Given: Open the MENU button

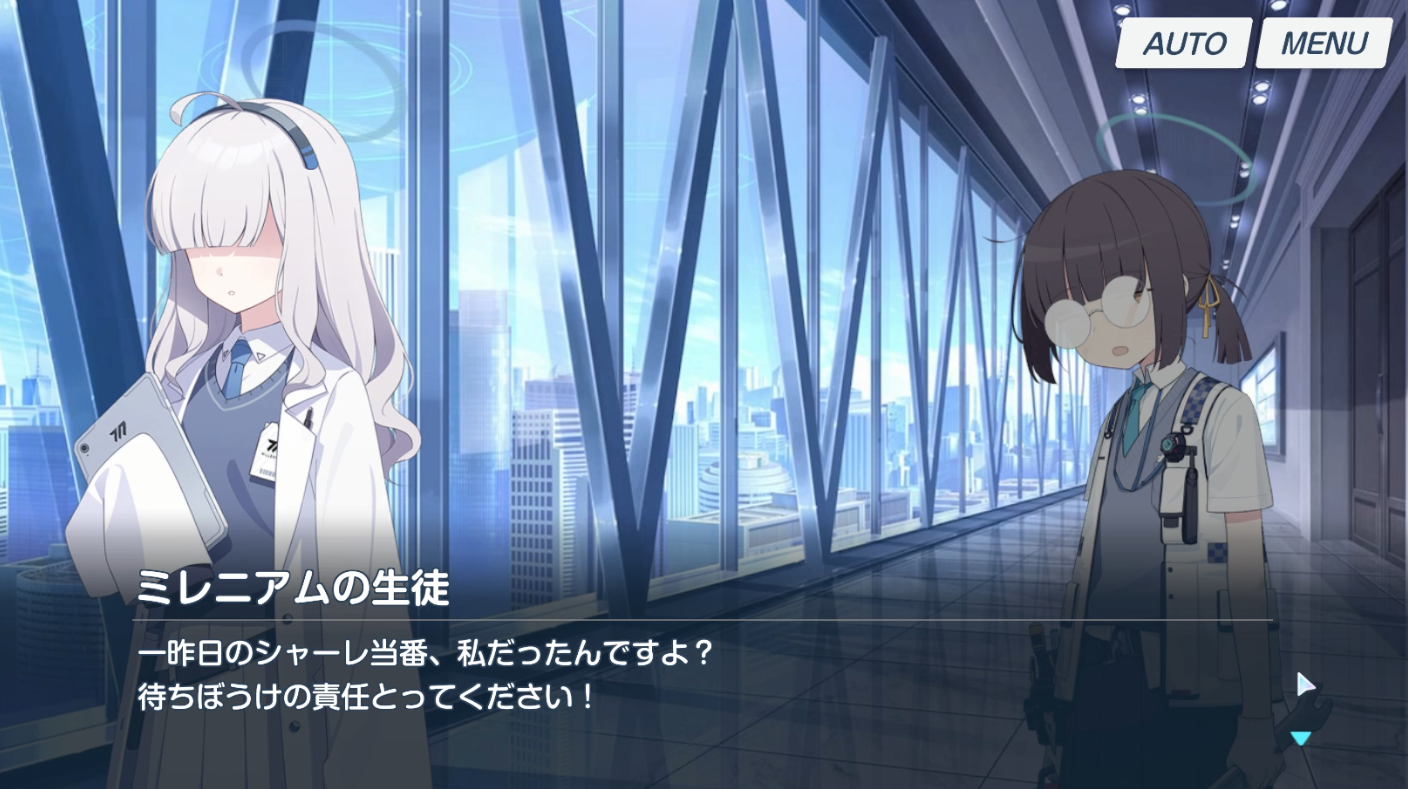Looking at the screenshot, I should coord(1323,44).
